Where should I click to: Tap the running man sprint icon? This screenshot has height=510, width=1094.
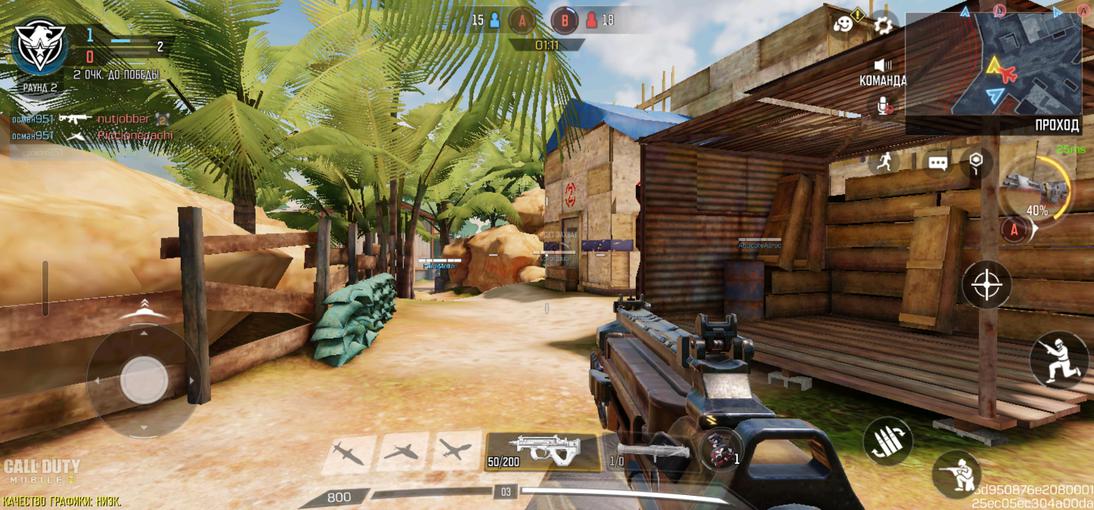click(883, 160)
